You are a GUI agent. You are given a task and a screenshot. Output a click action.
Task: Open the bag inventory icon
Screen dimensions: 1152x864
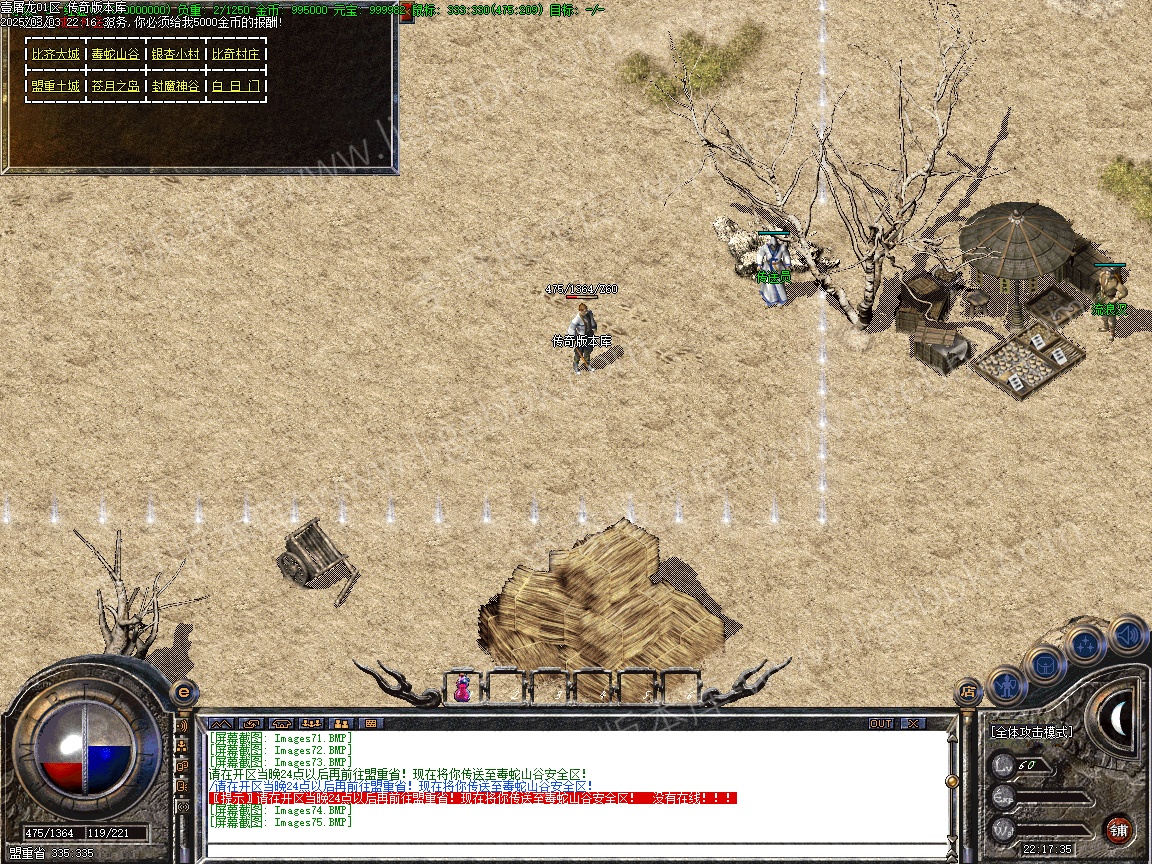pos(1046,663)
